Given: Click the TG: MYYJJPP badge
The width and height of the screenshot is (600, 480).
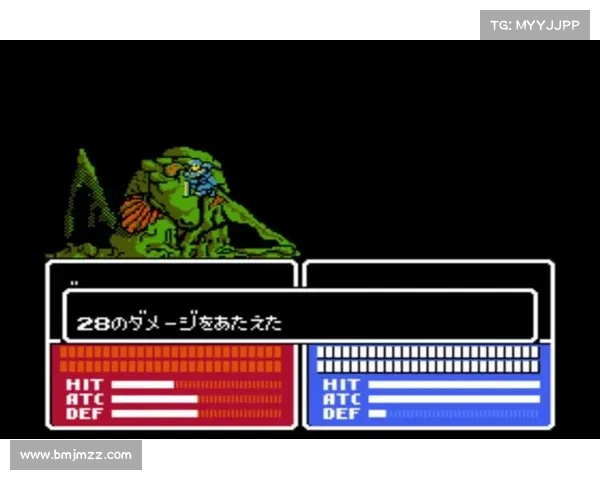Looking at the screenshot, I should 535,25.
